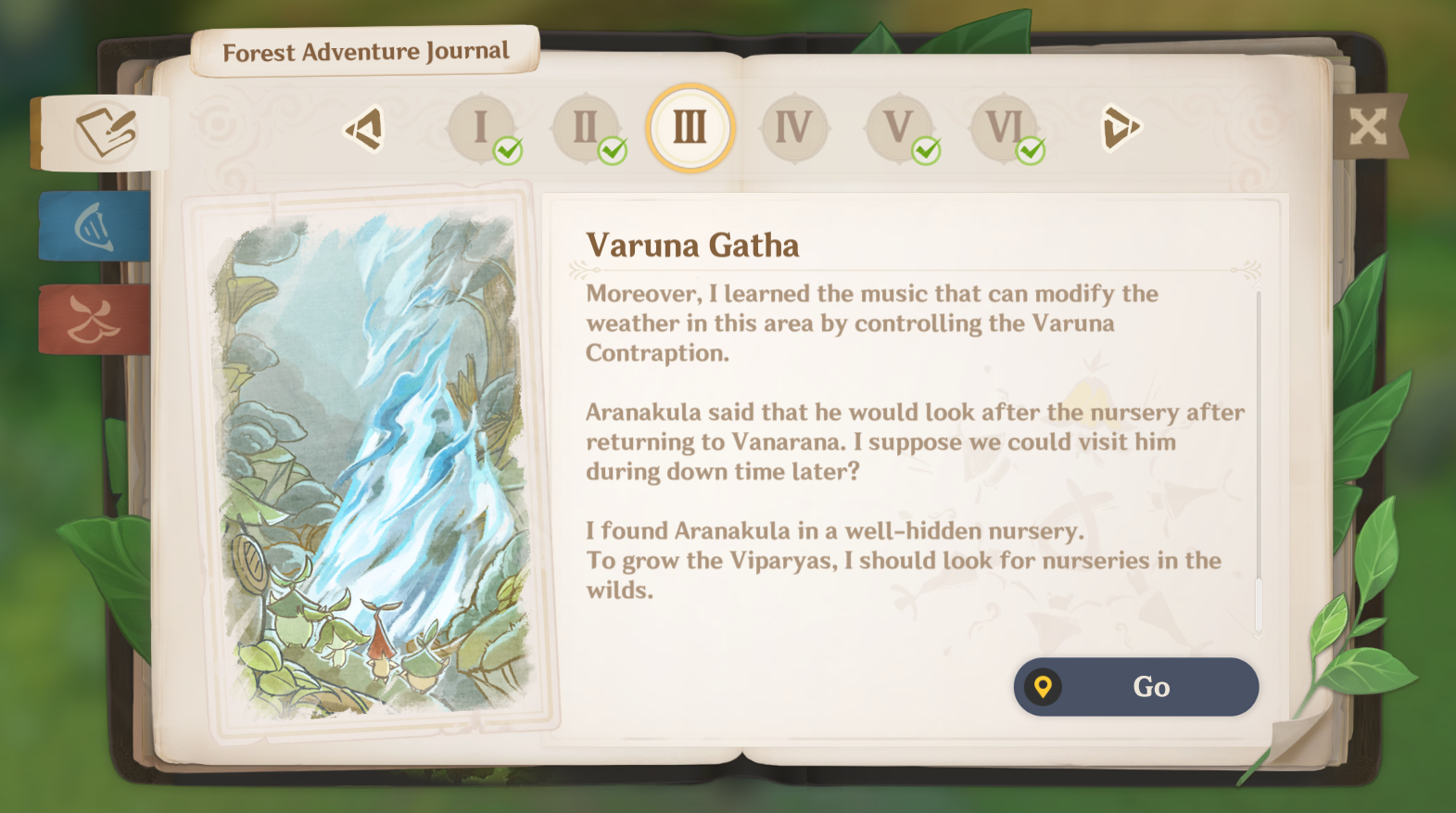This screenshot has height=813, width=1456.
Task: Select the checkmarked chapter VI entry
Action: [x=1002, y=128]
